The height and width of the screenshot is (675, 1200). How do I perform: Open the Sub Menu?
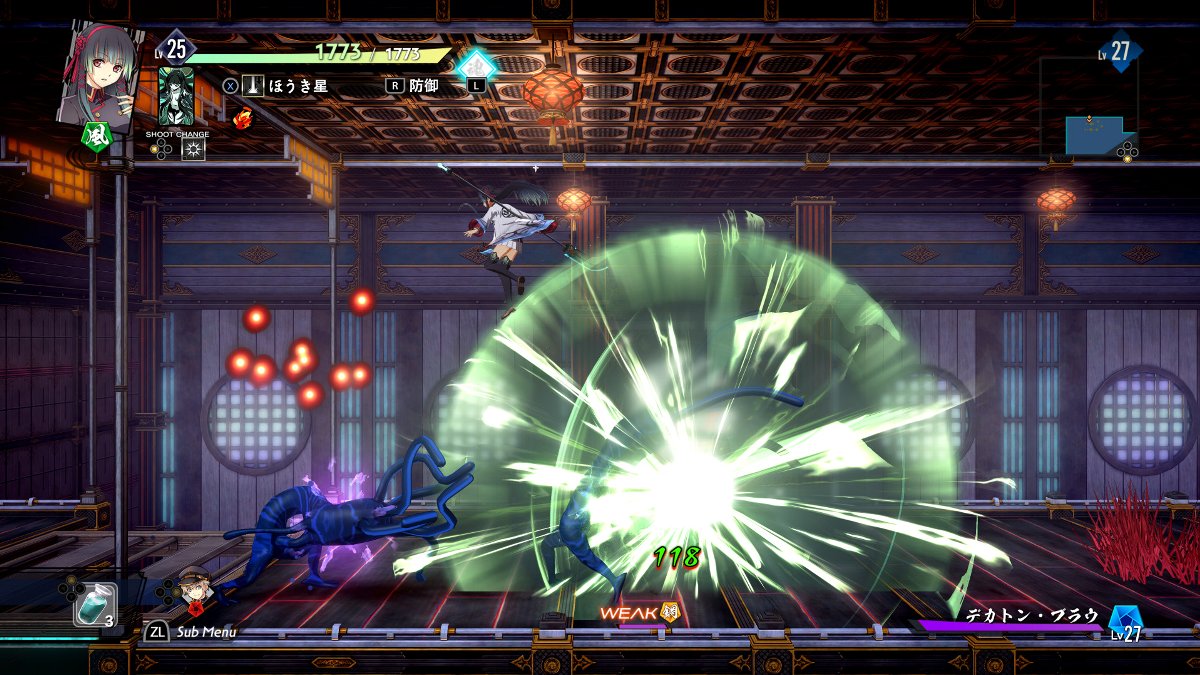(193, 632)
